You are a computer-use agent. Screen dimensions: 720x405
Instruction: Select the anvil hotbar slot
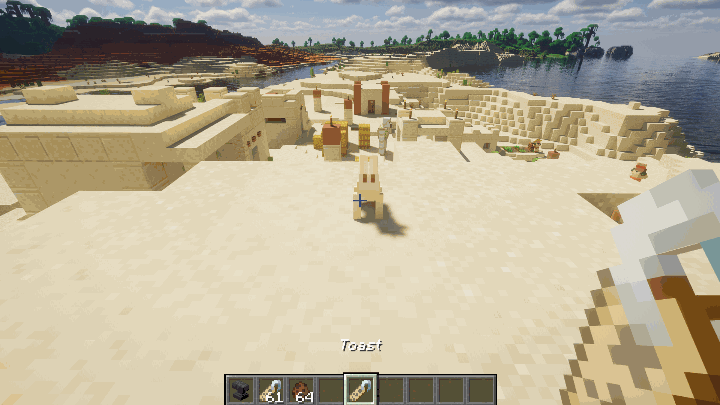click(241, 389)
